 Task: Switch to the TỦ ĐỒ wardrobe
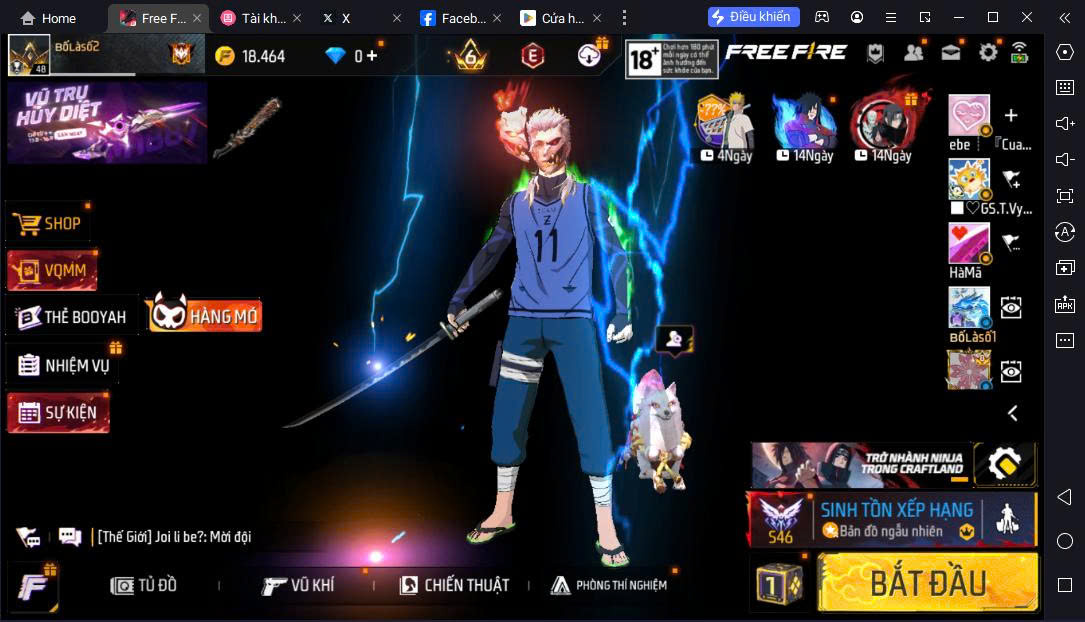click(144, 586)
